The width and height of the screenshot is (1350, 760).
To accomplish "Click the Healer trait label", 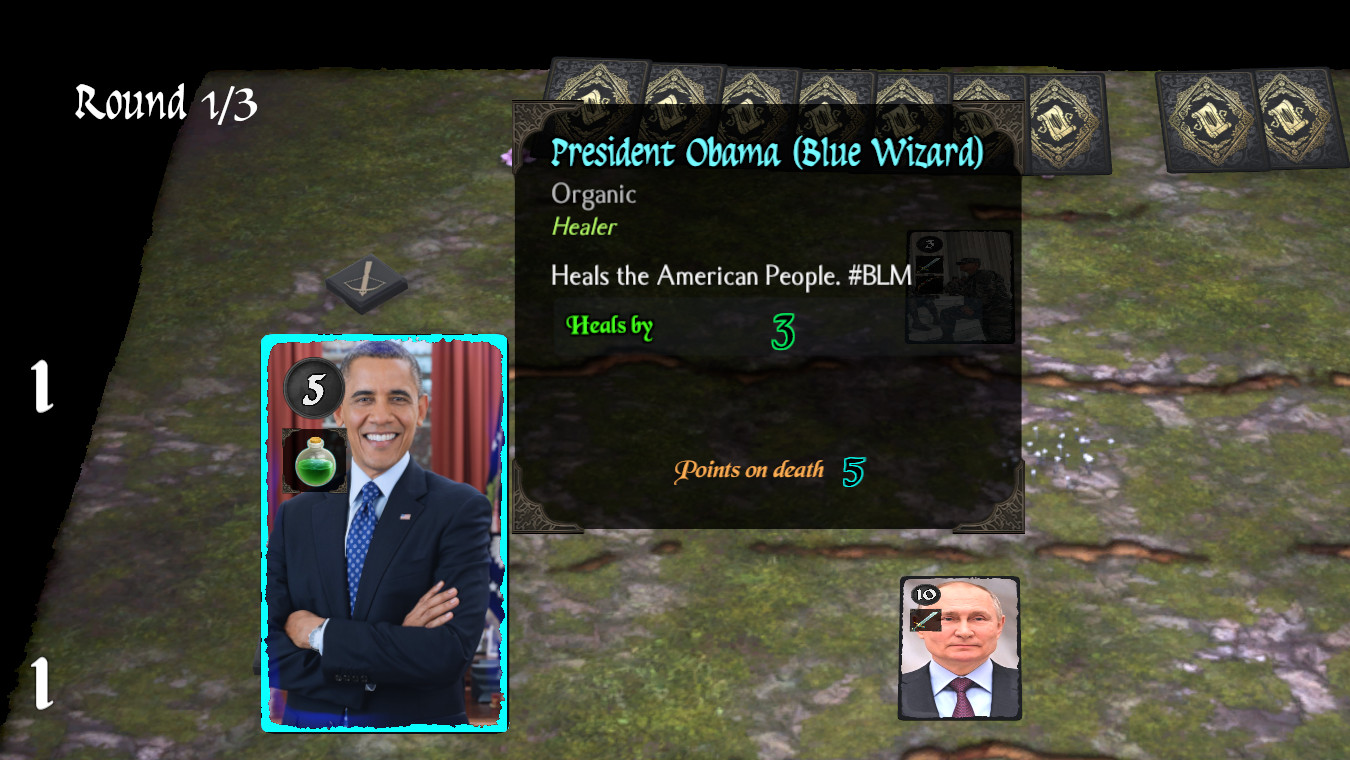I will pos(584,227).
